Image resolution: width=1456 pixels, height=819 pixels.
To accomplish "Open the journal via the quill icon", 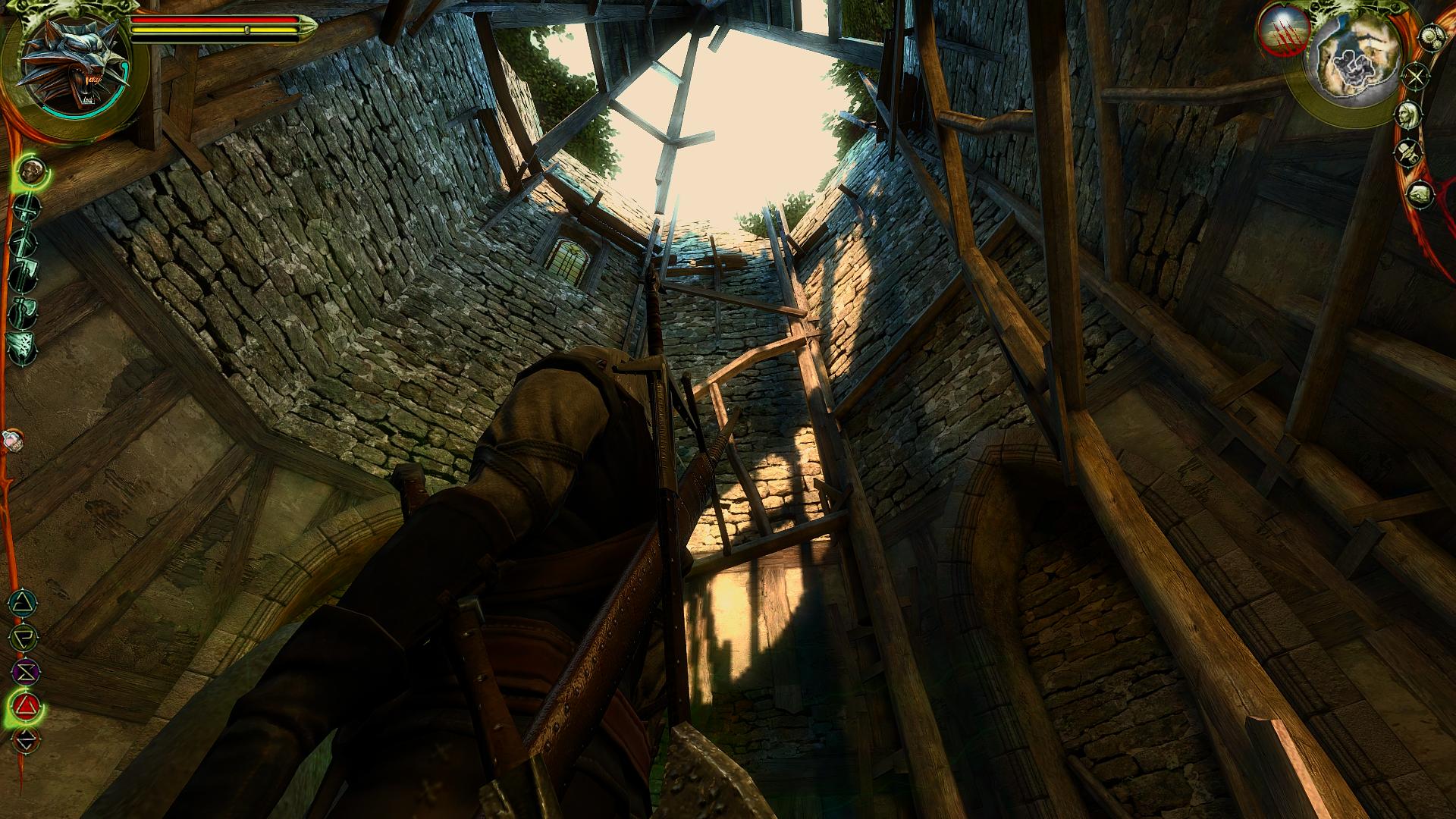I will click(x=1407, y=152).
